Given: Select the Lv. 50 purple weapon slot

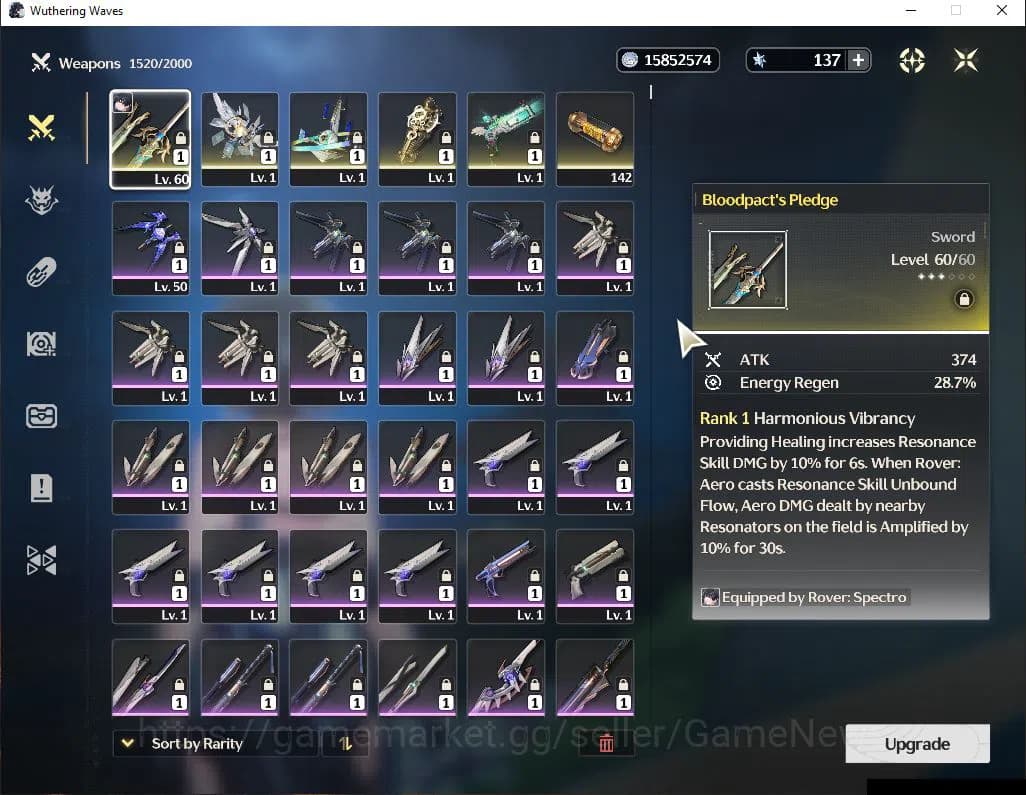Looking at the screenshot, I should tap(150, 248).
